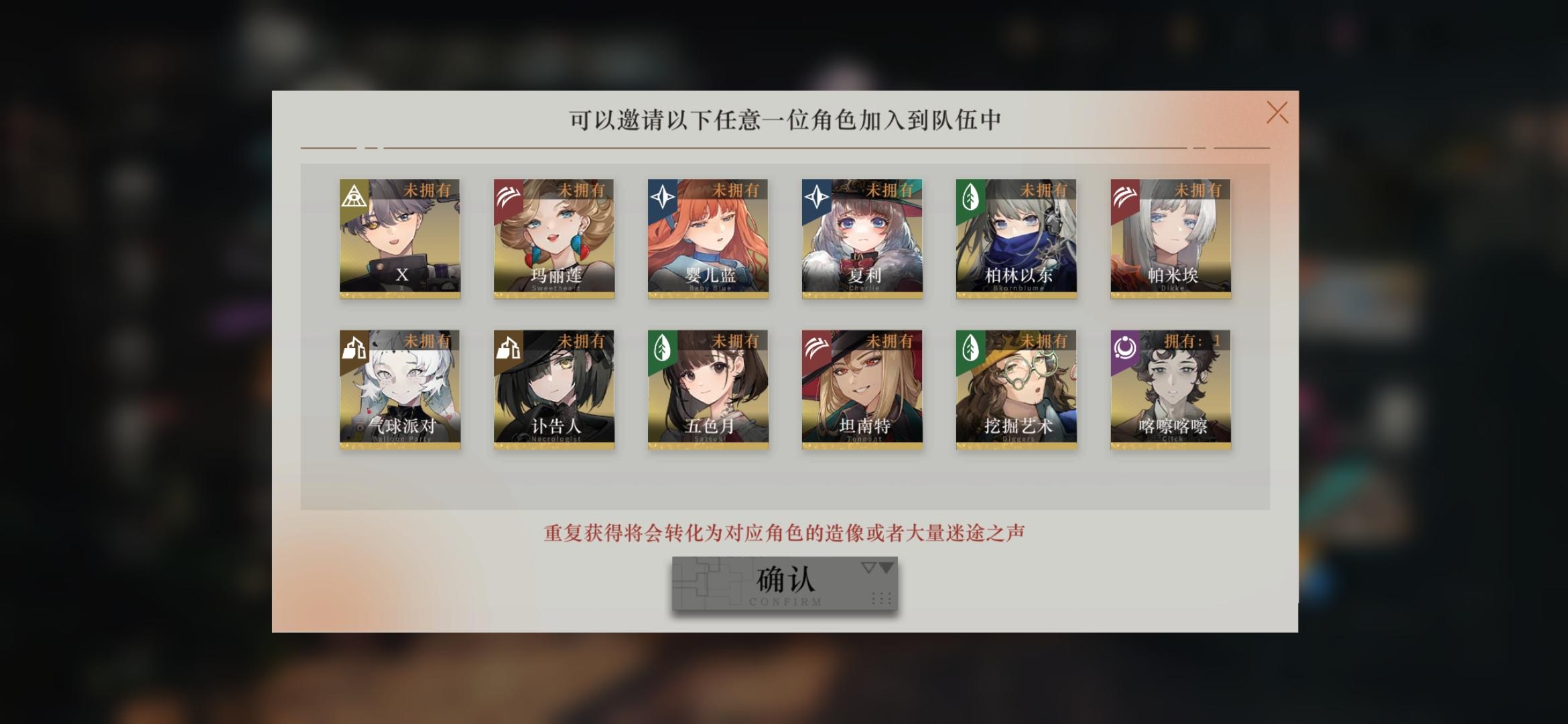Choose the X character portrait
This screenshot has height=724, width=1568.
(x=399, y=238)
